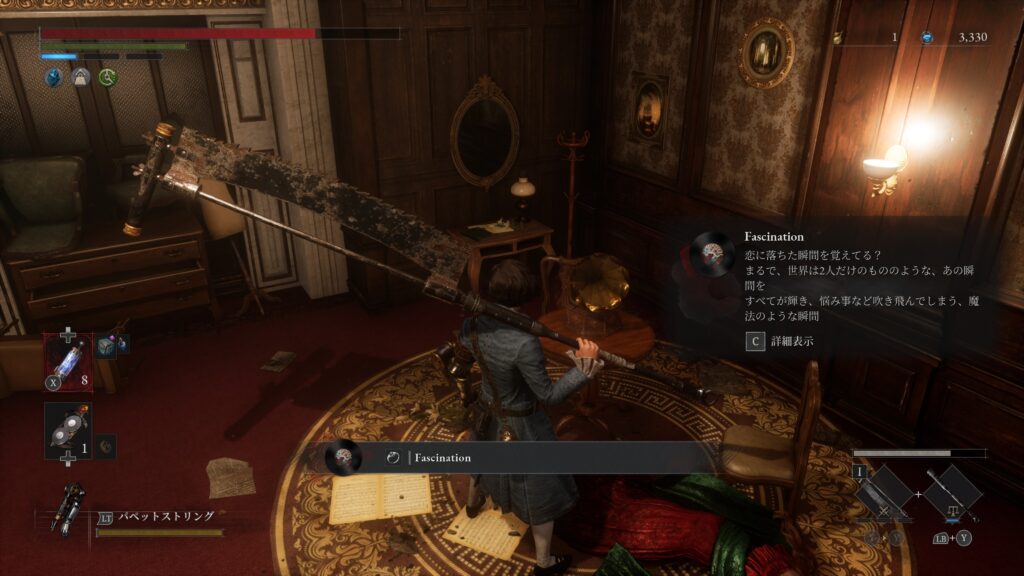Select the grindstone belt slot below
1024x576 pixels.
68,429
